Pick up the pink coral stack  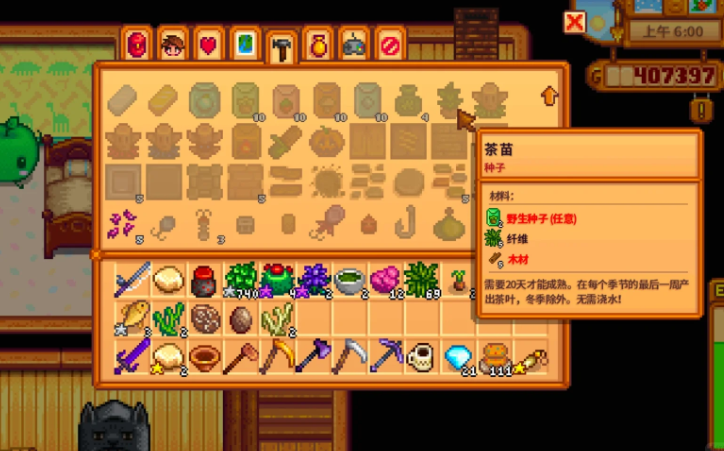tap(385, 279)
